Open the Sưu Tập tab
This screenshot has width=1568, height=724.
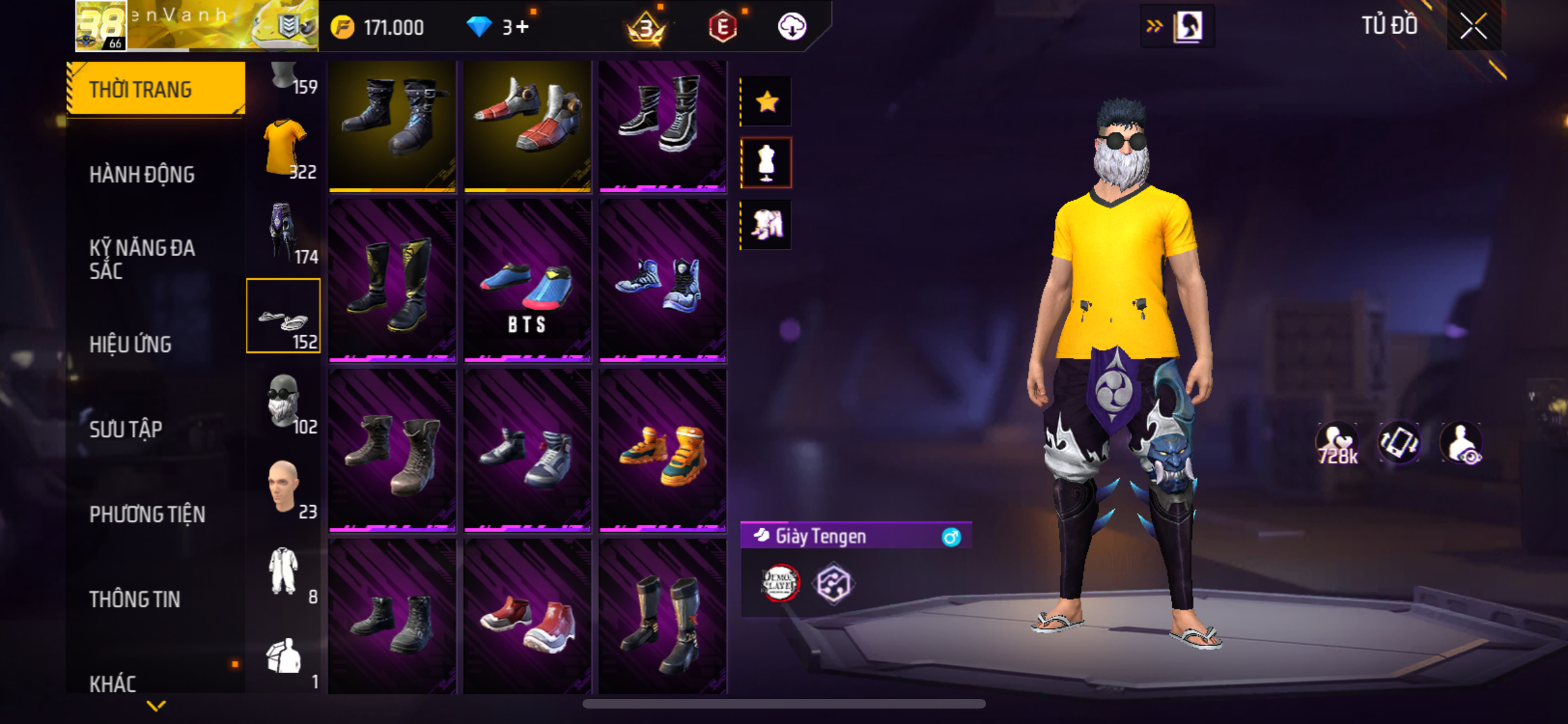click(126, 429)
